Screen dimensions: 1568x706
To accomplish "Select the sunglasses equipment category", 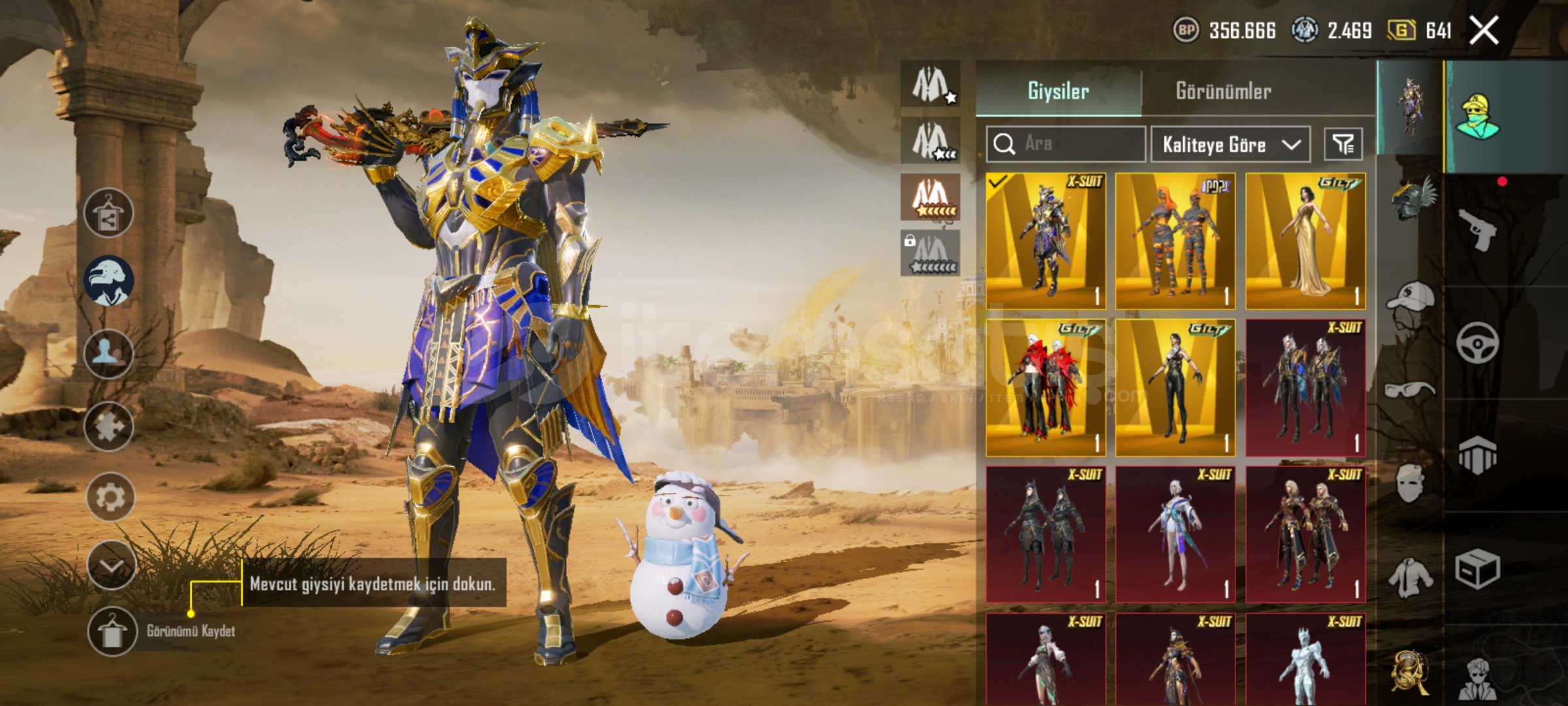I will (x=1410, y=390).
